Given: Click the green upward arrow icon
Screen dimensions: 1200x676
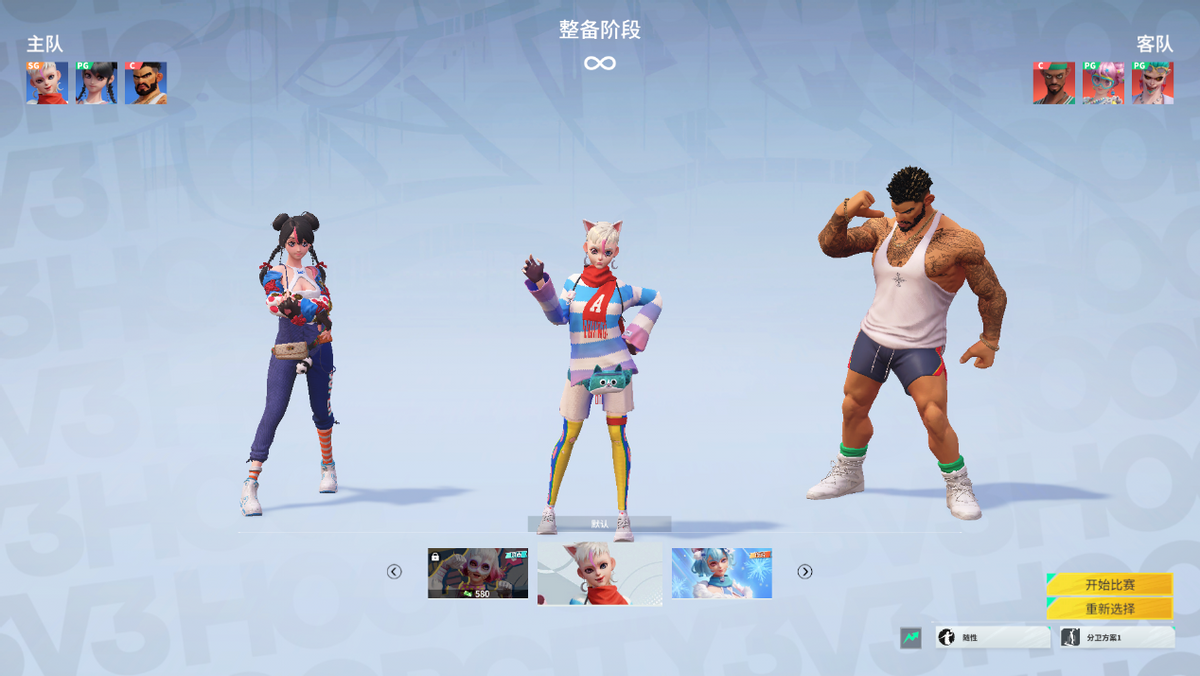Looking at the screenshot, I should coord(910,637).
